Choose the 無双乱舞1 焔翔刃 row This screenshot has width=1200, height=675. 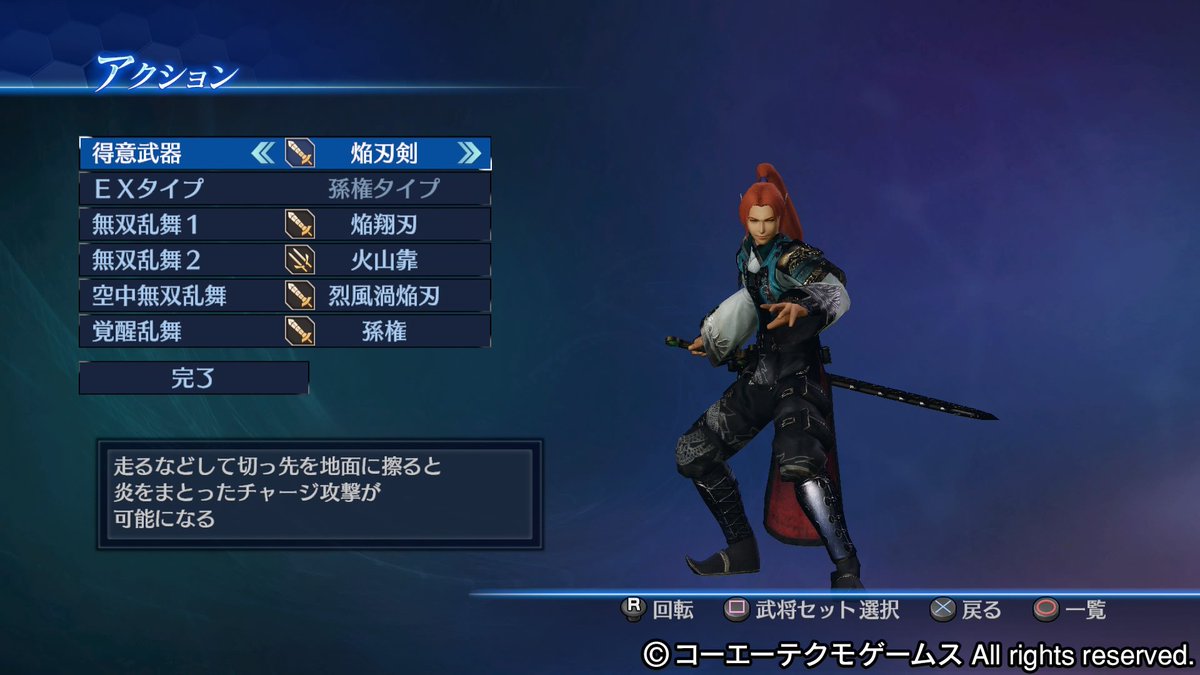click(285, 224)
